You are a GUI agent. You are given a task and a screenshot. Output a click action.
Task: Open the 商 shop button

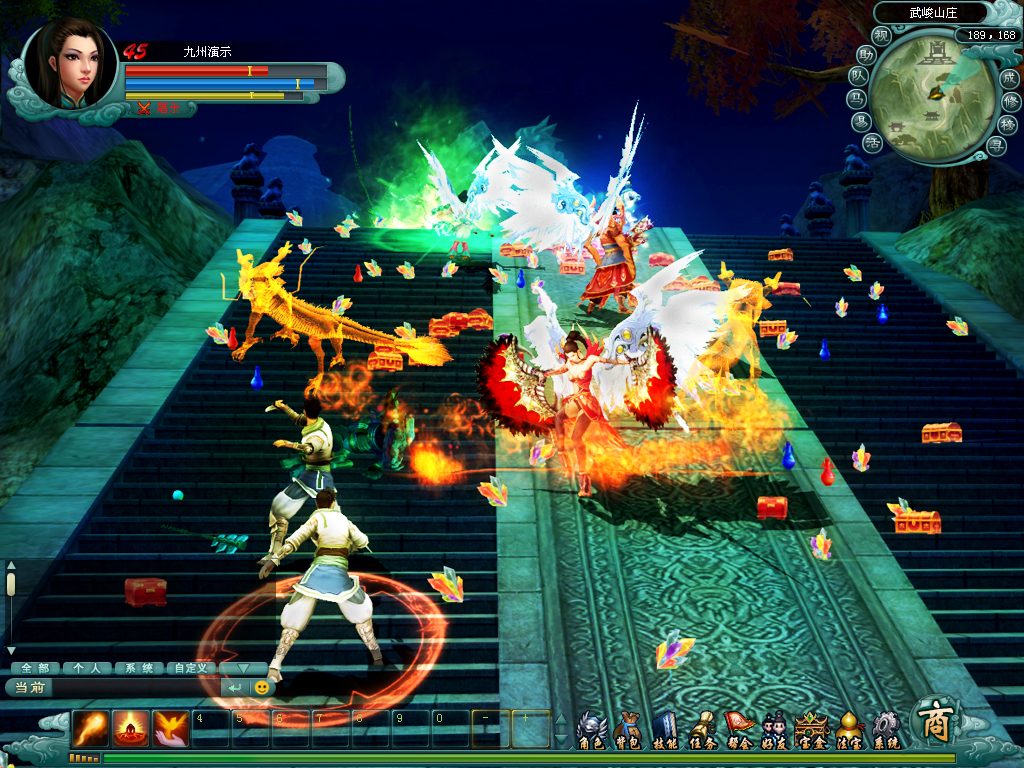(x=937, y=720)
